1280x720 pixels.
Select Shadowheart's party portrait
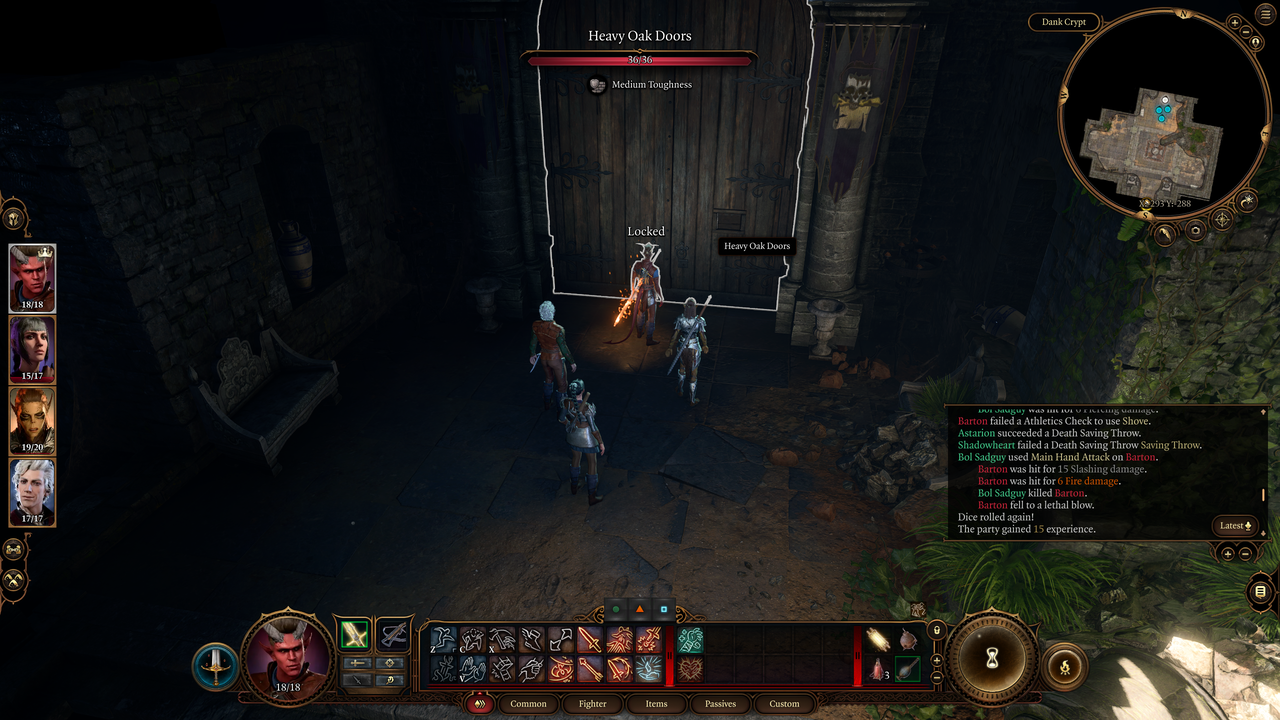[x=32, y=350]
